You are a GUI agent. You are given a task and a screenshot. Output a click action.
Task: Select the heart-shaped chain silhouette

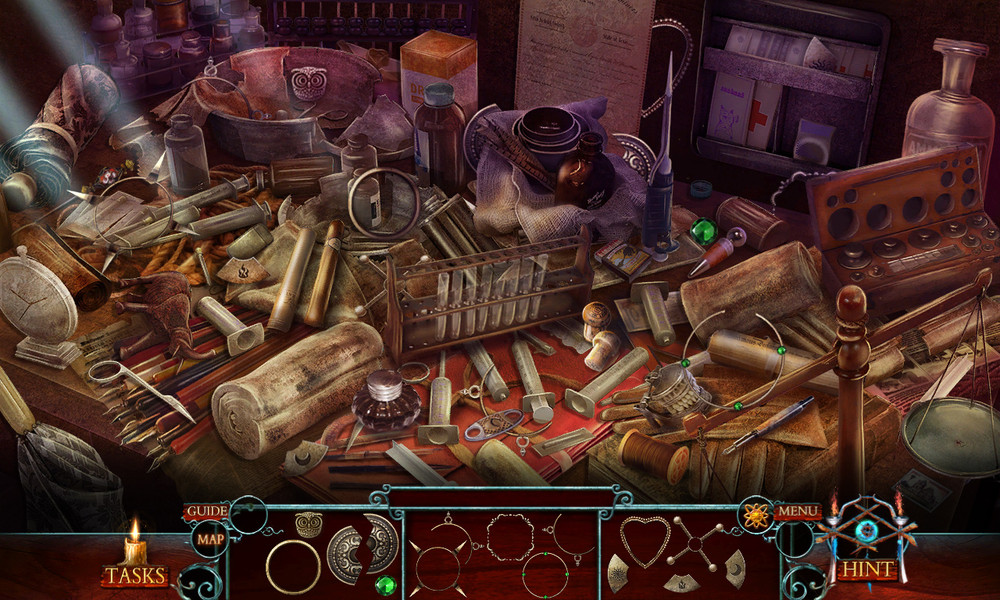click(x=644, y=541)
